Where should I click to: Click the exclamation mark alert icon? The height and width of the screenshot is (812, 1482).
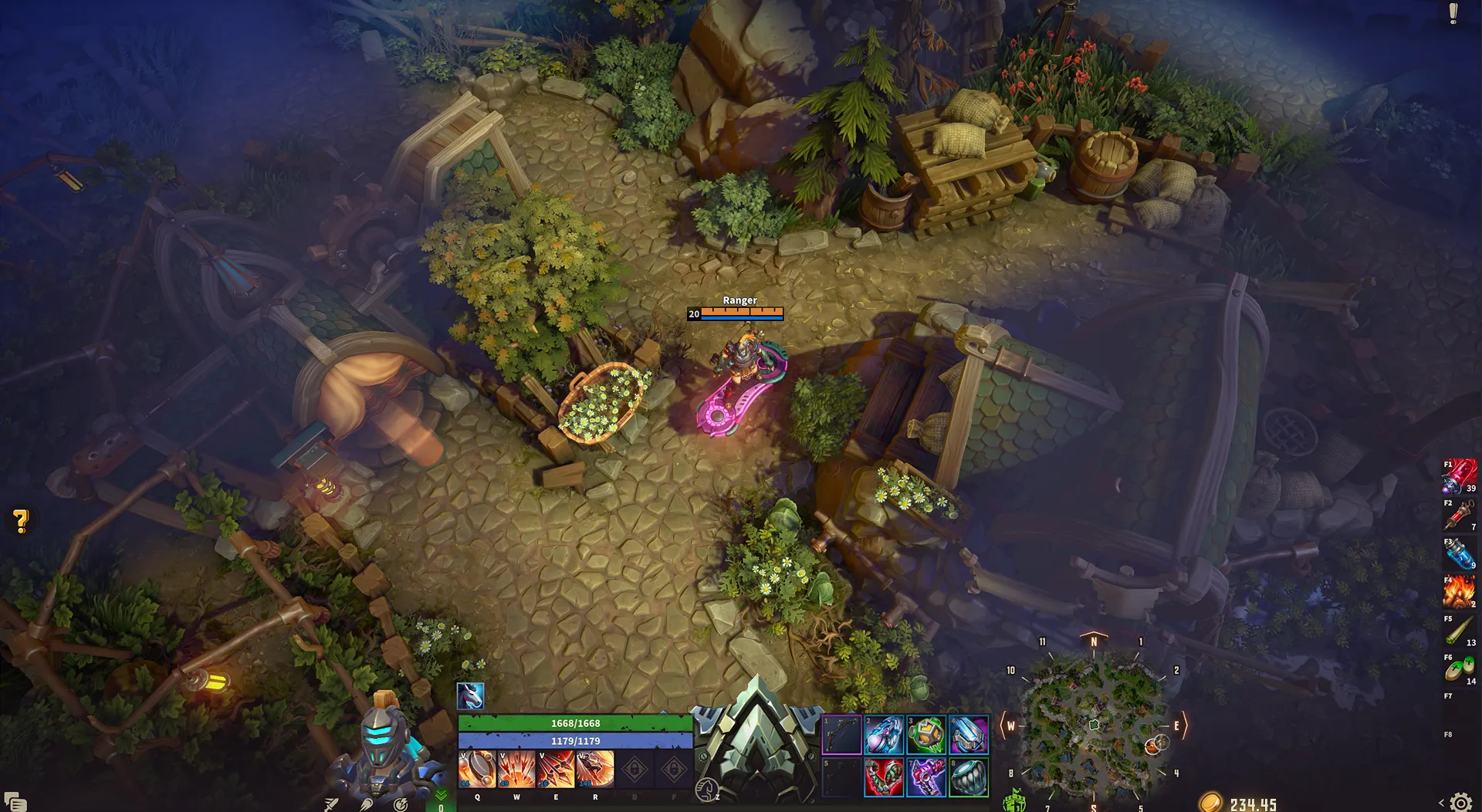[x=1453, y=14]
